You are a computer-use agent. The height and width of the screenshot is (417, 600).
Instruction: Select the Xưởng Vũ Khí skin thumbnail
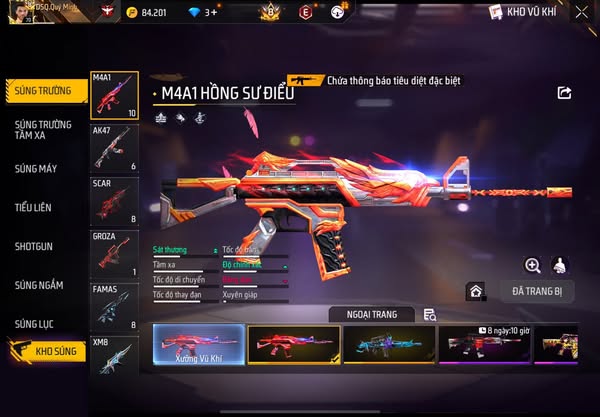click(197, 344)
